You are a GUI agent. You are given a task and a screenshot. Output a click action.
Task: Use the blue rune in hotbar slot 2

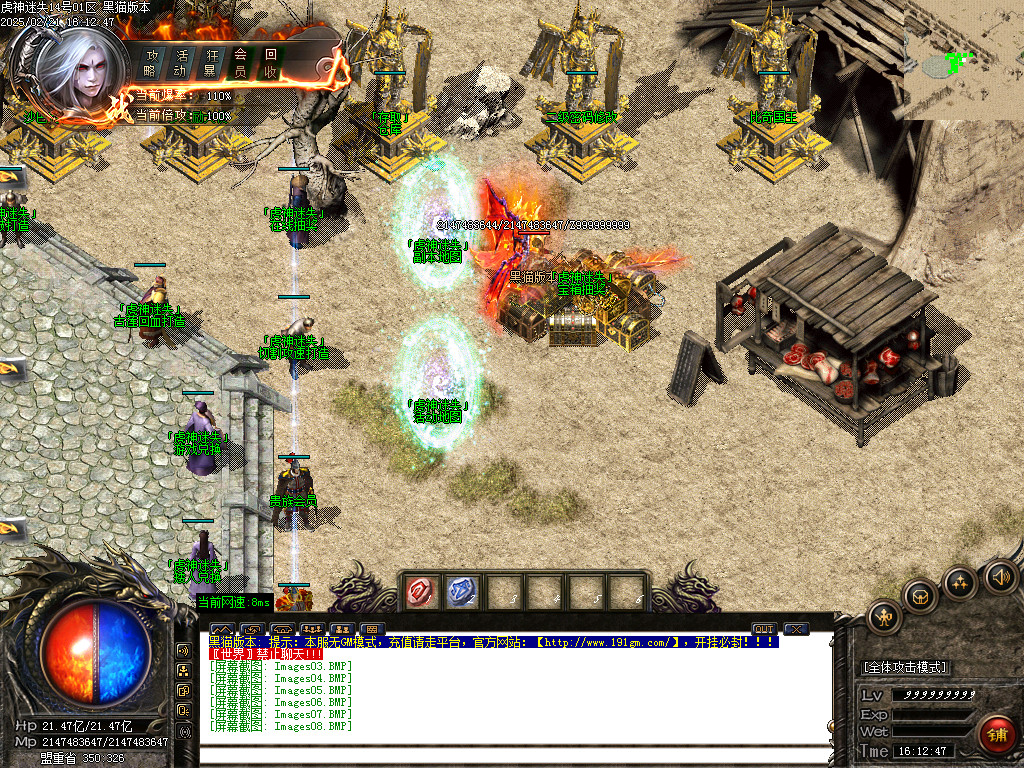point(460,592)
